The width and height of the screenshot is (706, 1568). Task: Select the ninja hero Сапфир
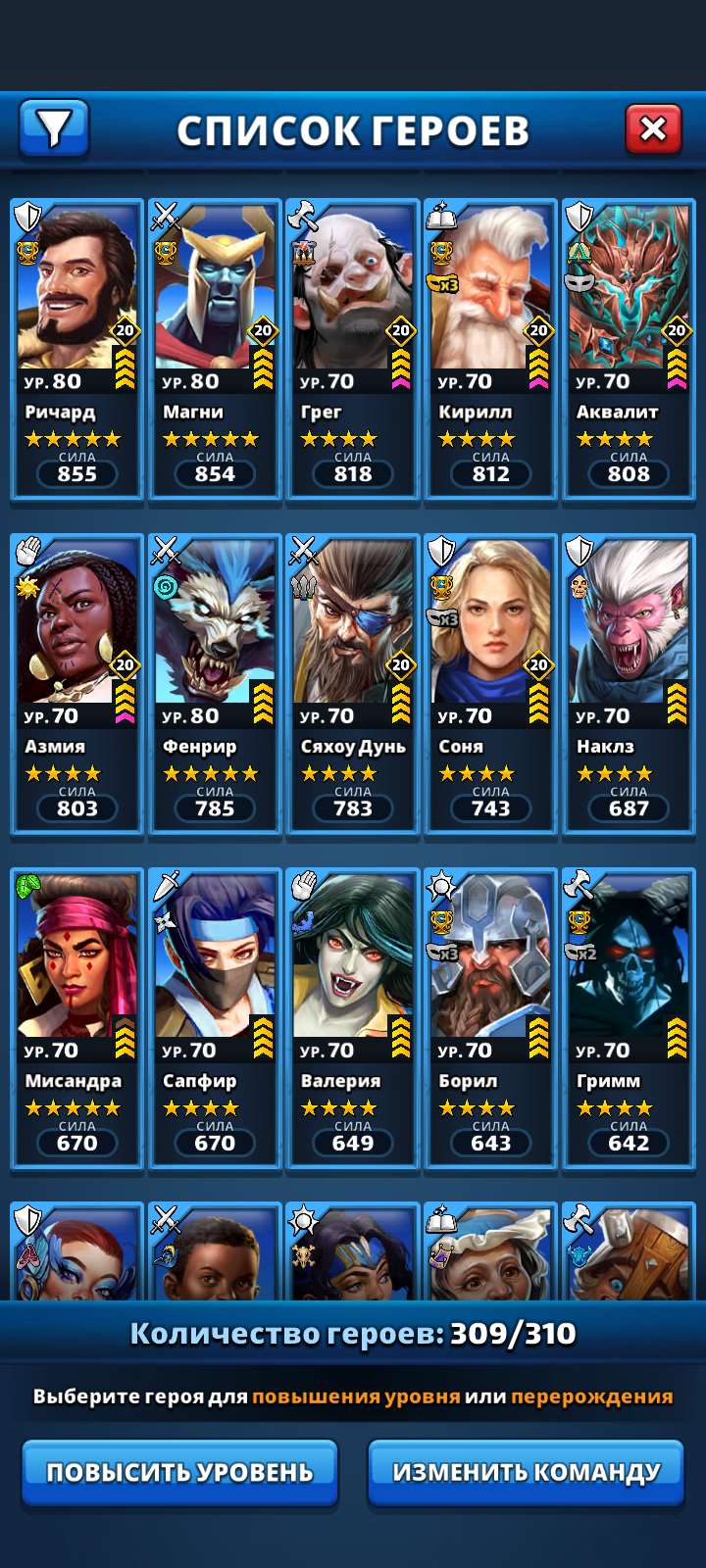pyautogui.click(x=215, y=1017)
